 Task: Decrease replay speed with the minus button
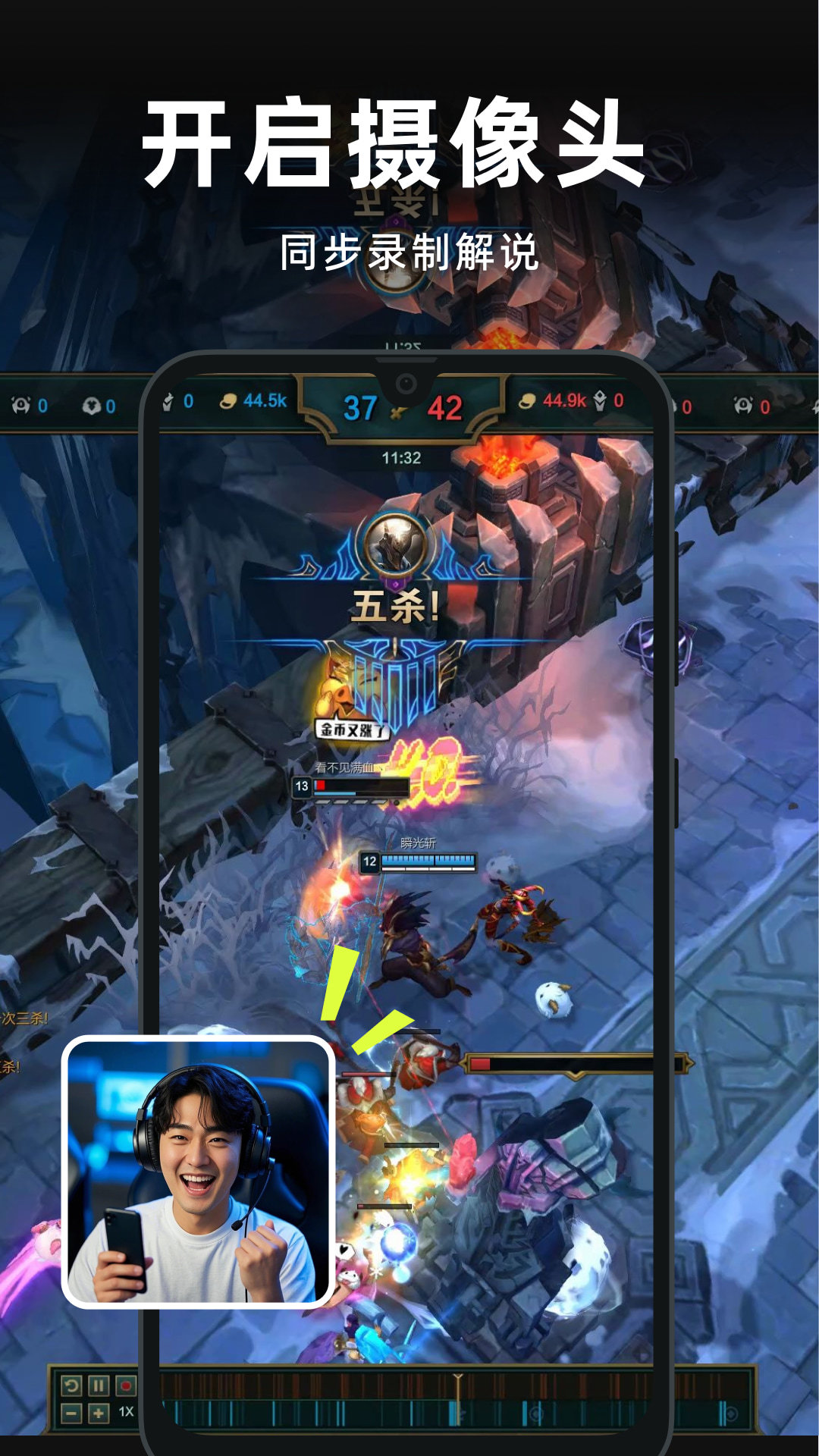click(x=71, y=1413)
